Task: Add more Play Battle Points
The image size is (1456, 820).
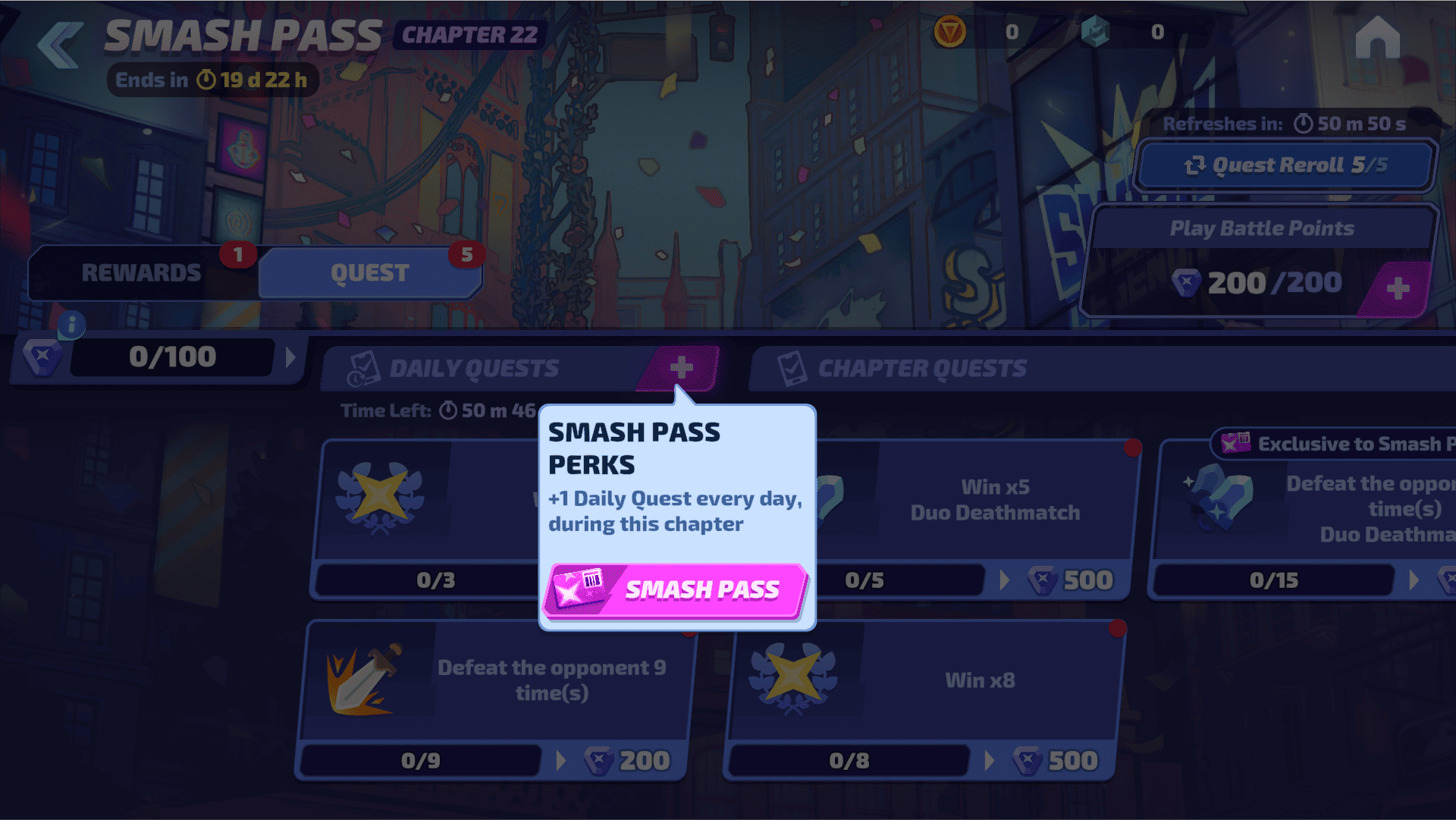Action: [x=1397, y=288]
